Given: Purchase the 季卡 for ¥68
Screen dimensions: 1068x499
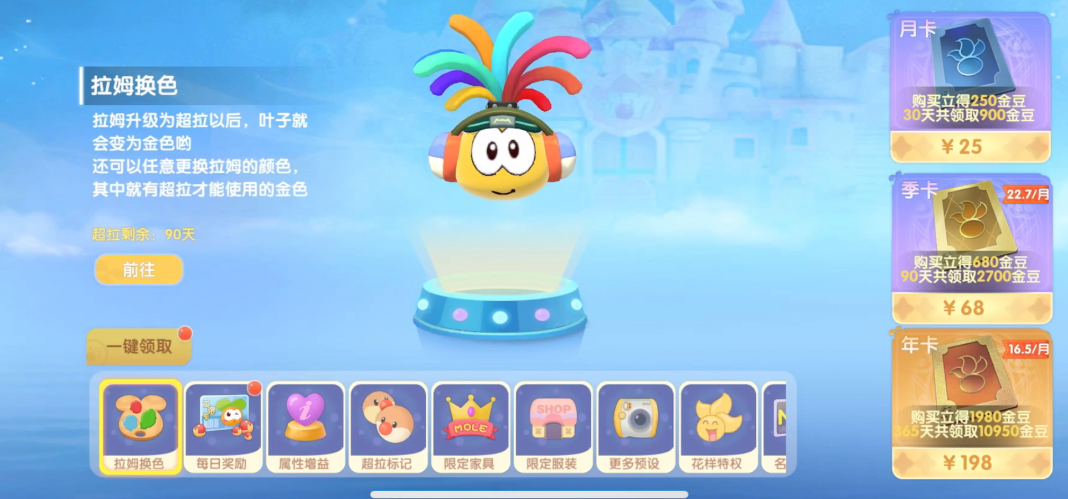Looking at the screenshot, I should coord(971,307).
